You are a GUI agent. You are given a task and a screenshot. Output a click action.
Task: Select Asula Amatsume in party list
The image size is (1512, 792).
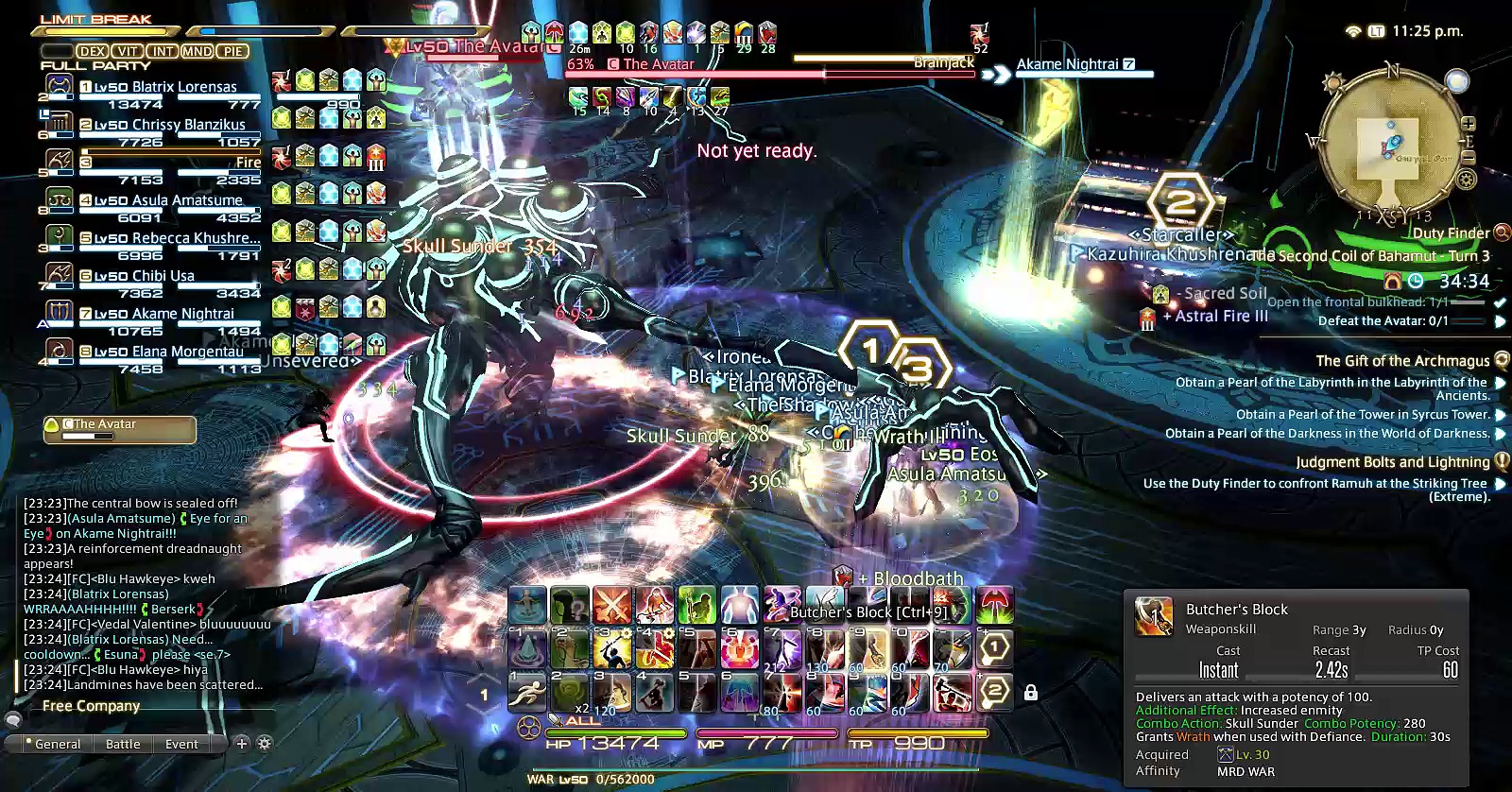click(x=168, y=200)
